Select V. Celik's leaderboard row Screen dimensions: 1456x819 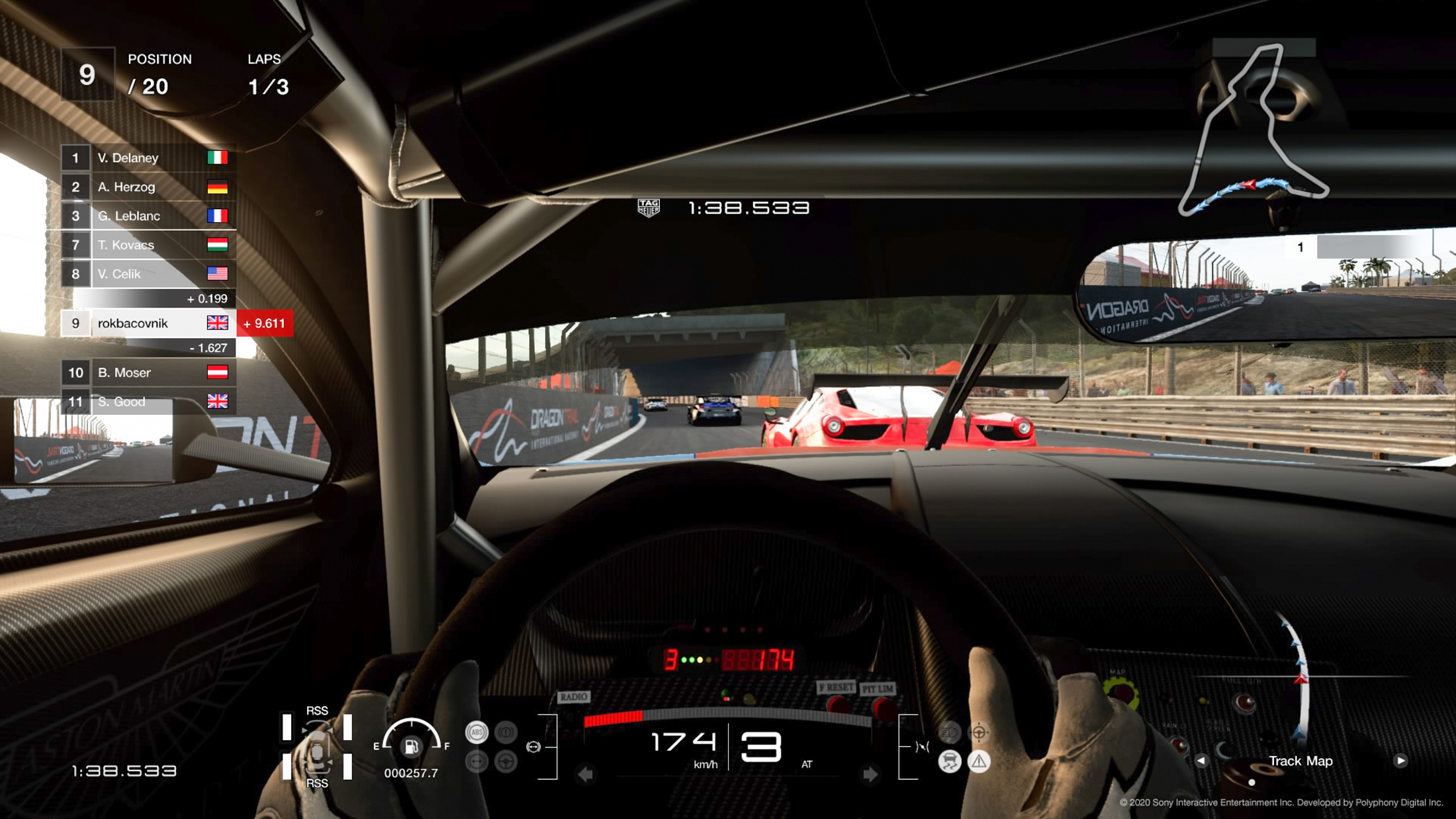pos(147,274)
